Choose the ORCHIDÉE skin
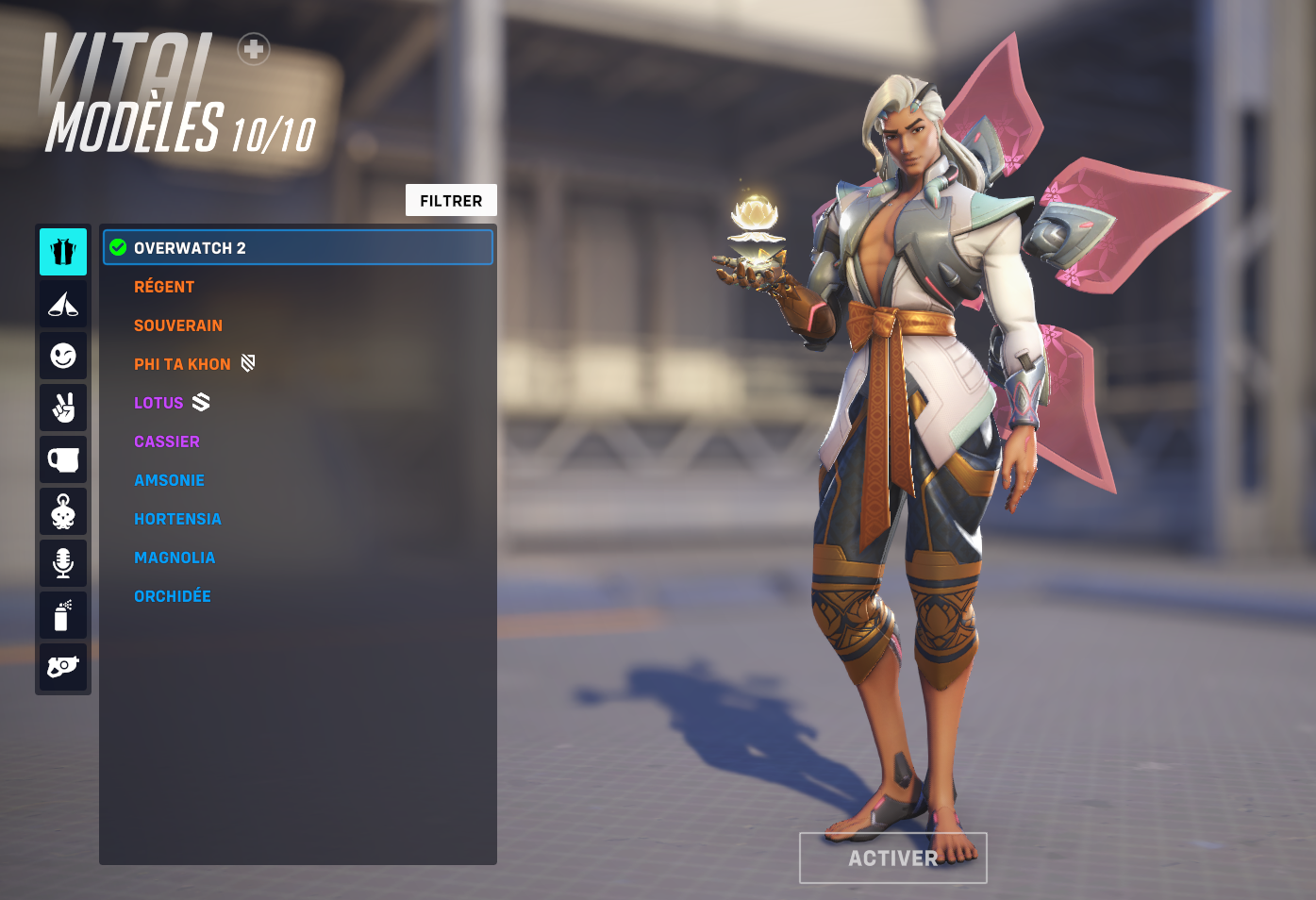 (172, 595)
